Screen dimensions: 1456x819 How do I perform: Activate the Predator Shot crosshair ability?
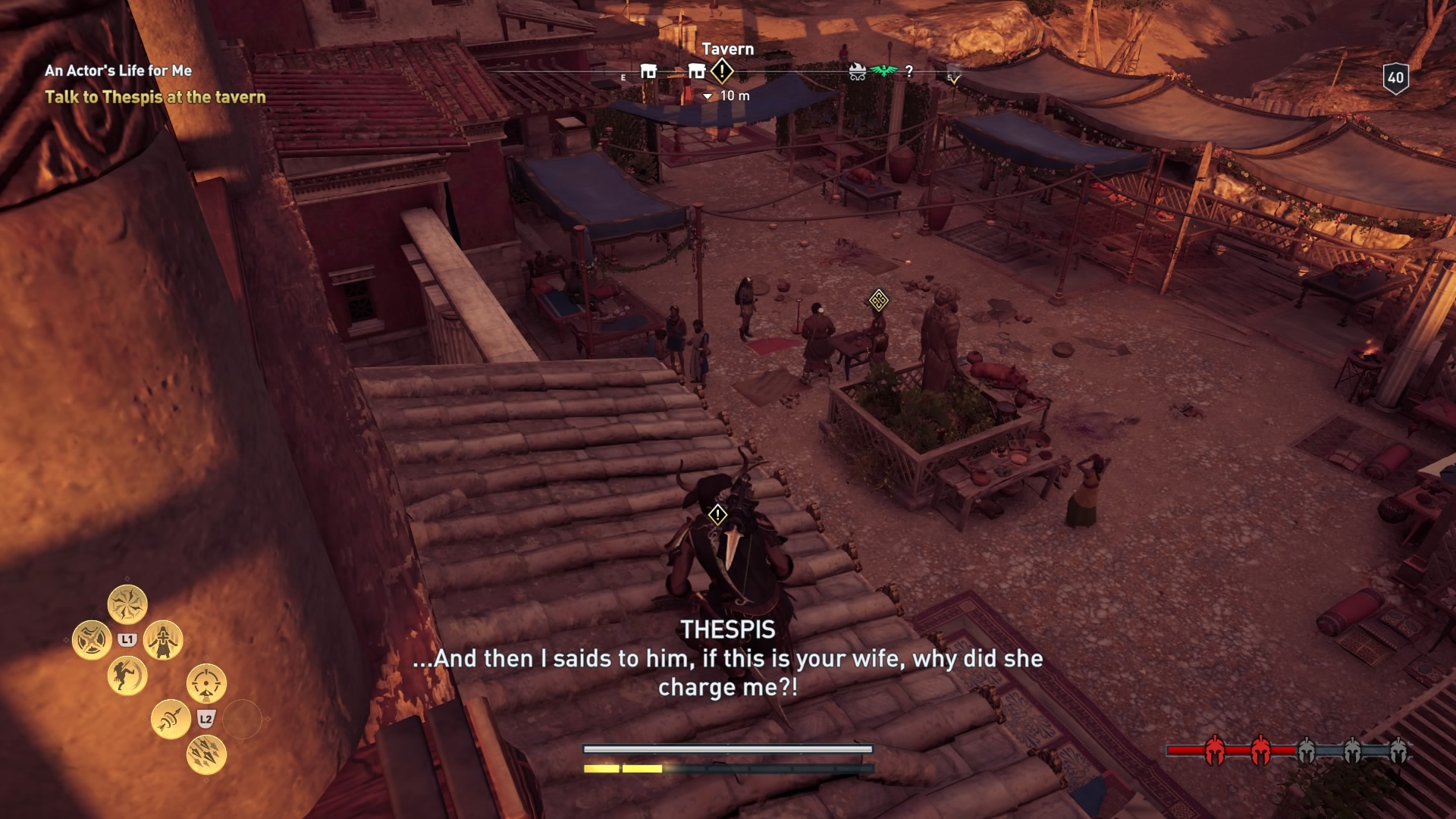coord(206,684)
